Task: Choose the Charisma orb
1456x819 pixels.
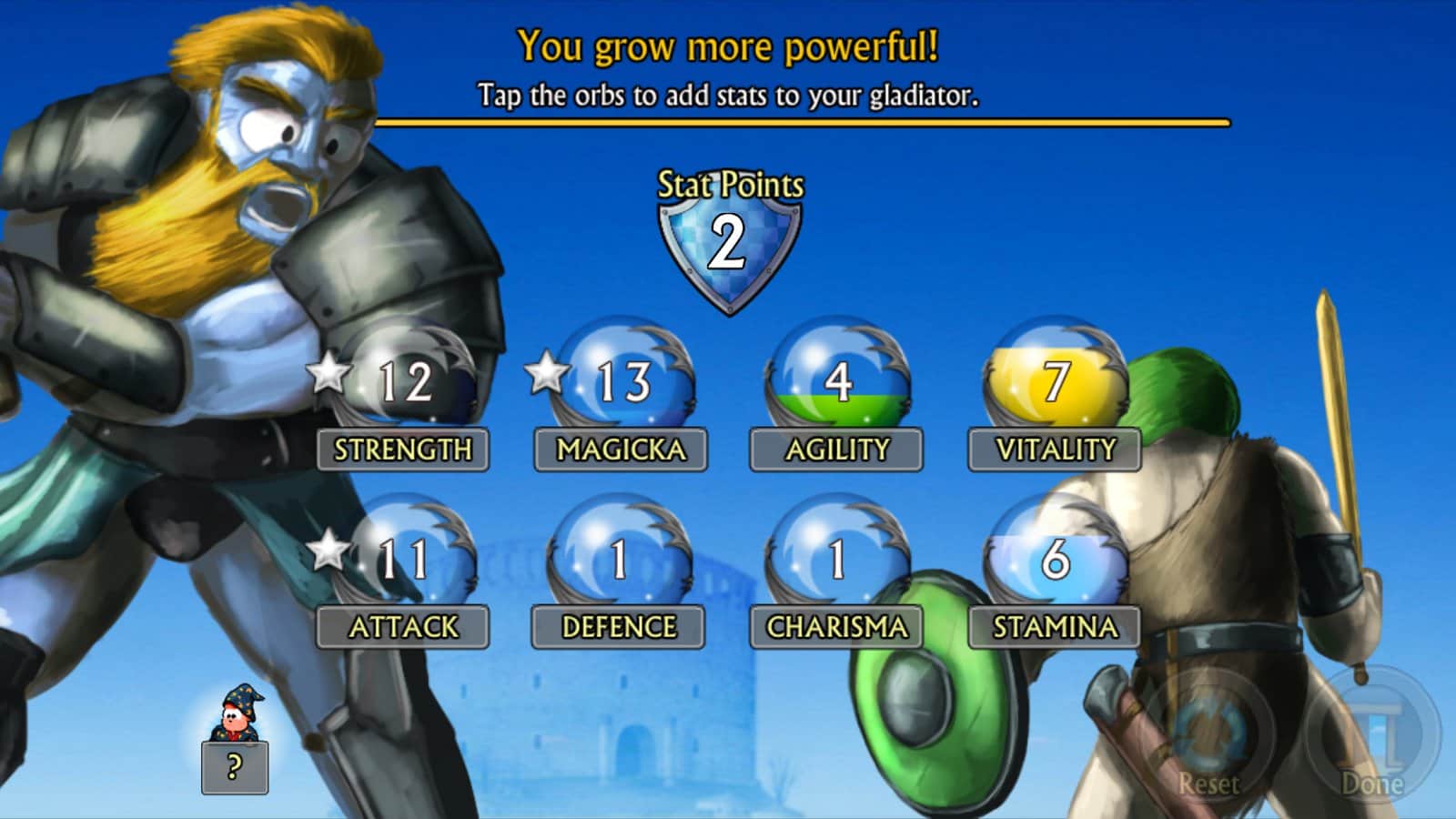Action: 837,558
